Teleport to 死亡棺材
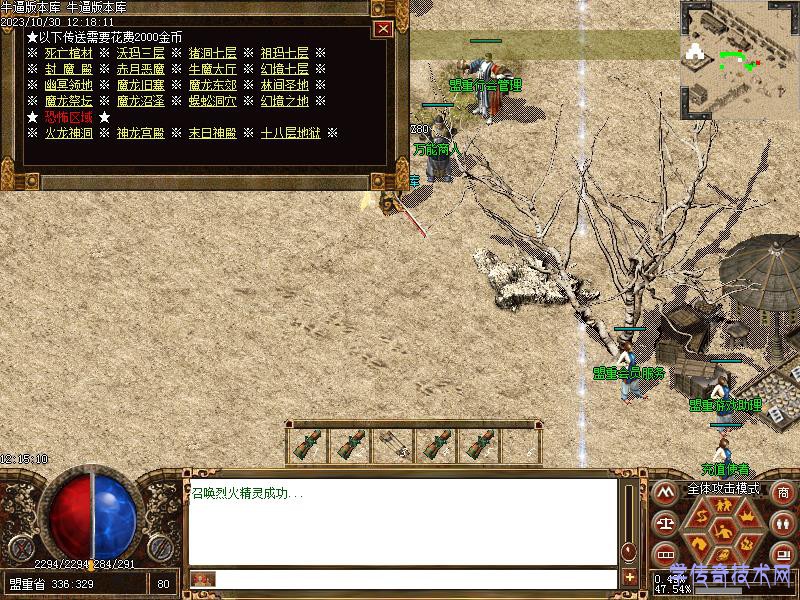 [69, 53]
